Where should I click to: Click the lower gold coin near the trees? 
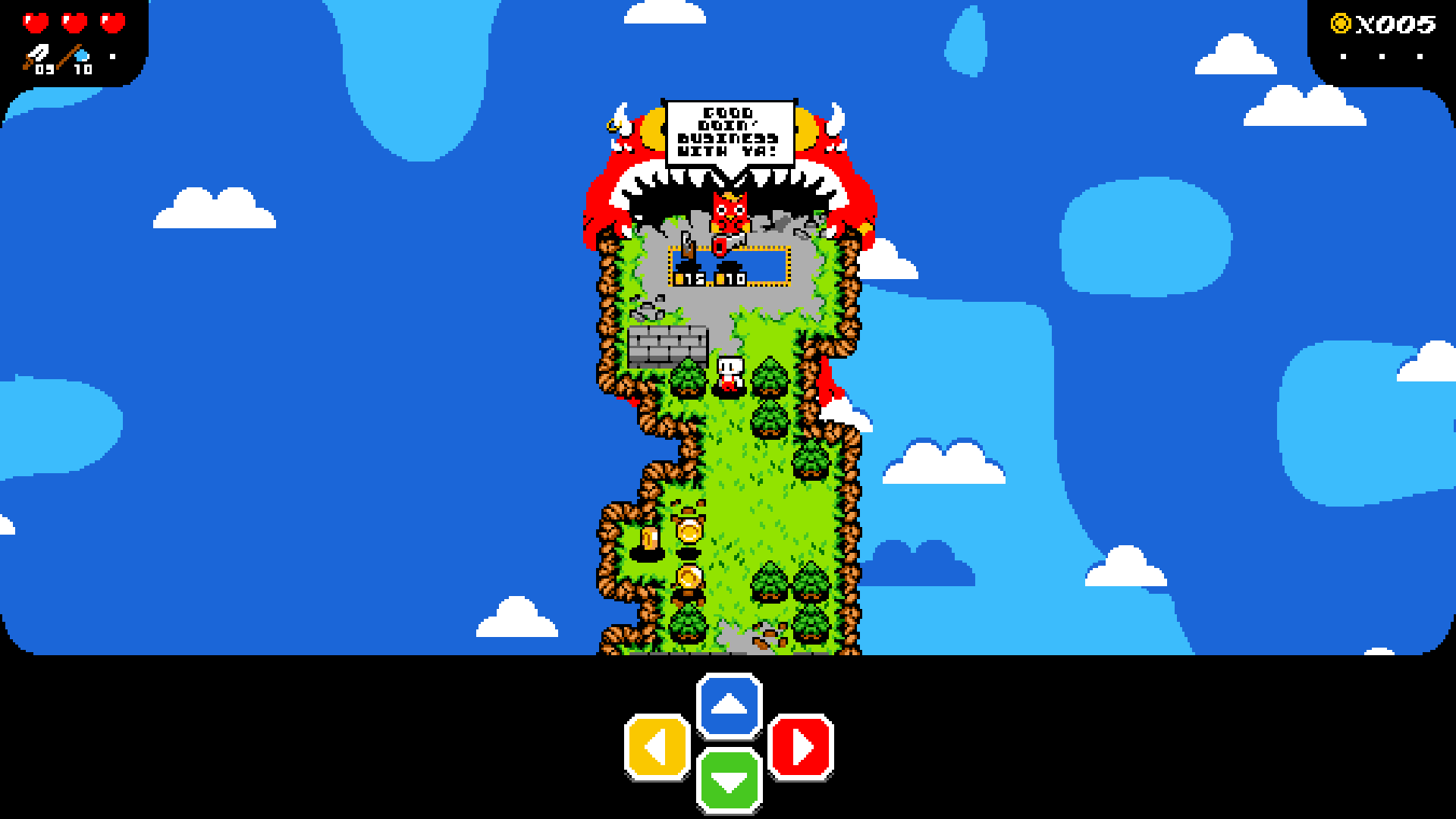tap(689, 579)
